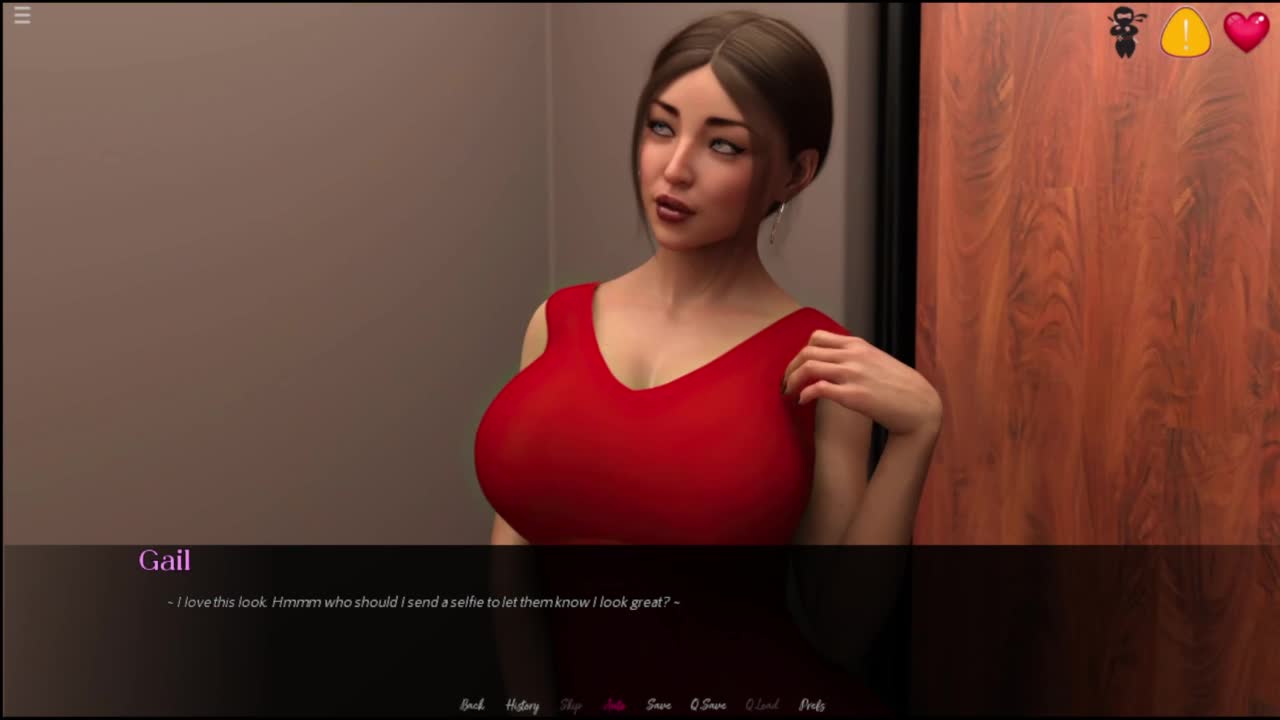
Task: Click the ninja character icon
Action: pos(1127,32)
